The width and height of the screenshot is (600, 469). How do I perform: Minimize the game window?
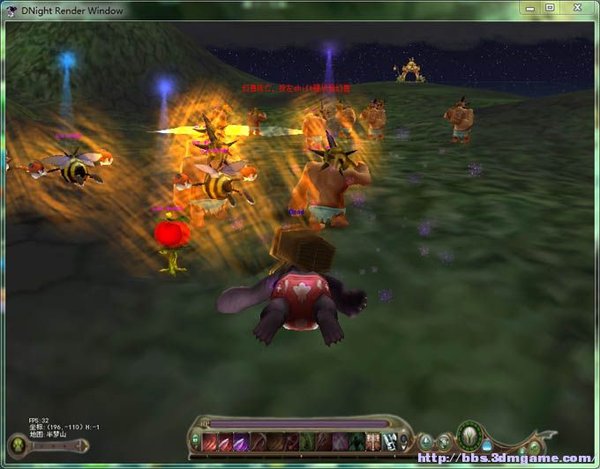pyautogui.click(x=530, y=7)
